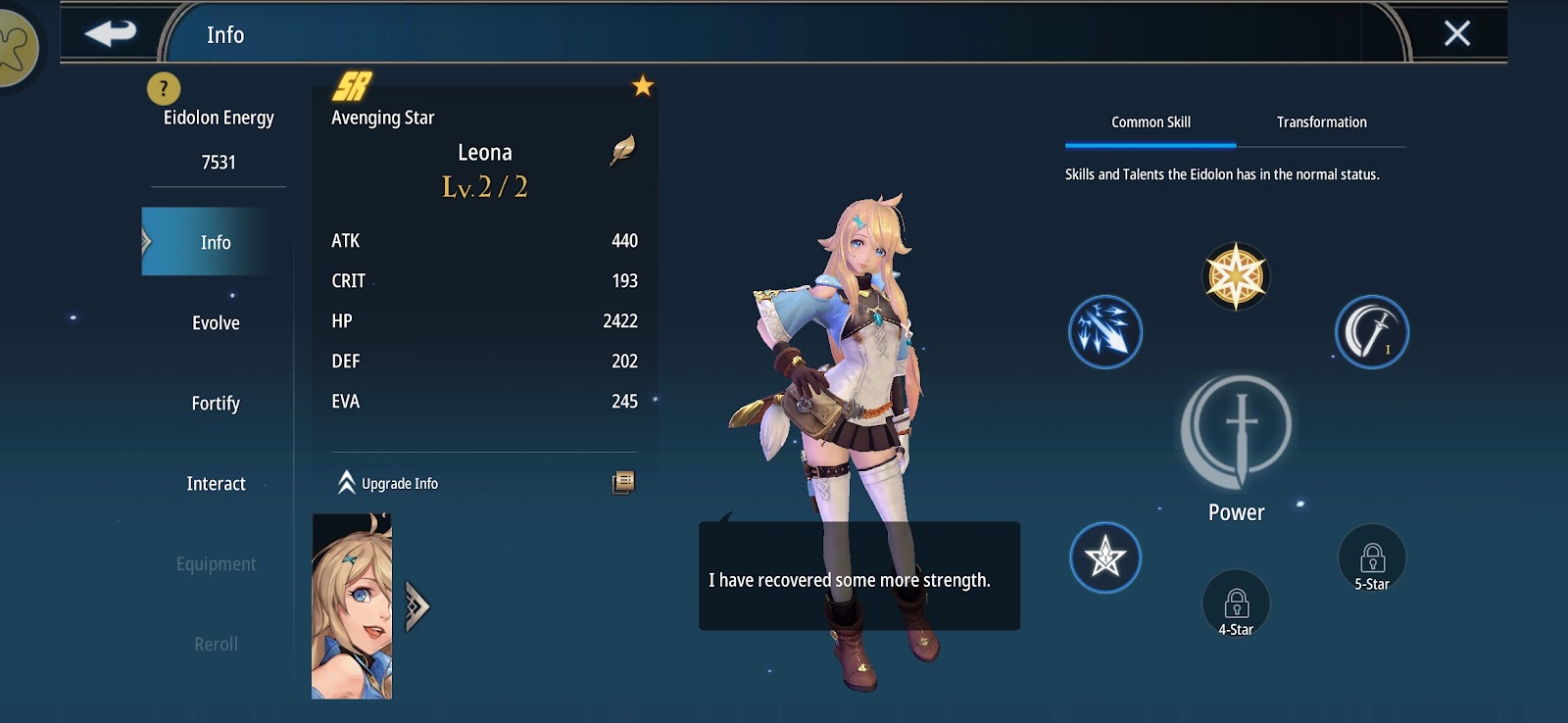Select the locked 5-Star talent slot
The image size is (1568, 723).
point(1372,559)
